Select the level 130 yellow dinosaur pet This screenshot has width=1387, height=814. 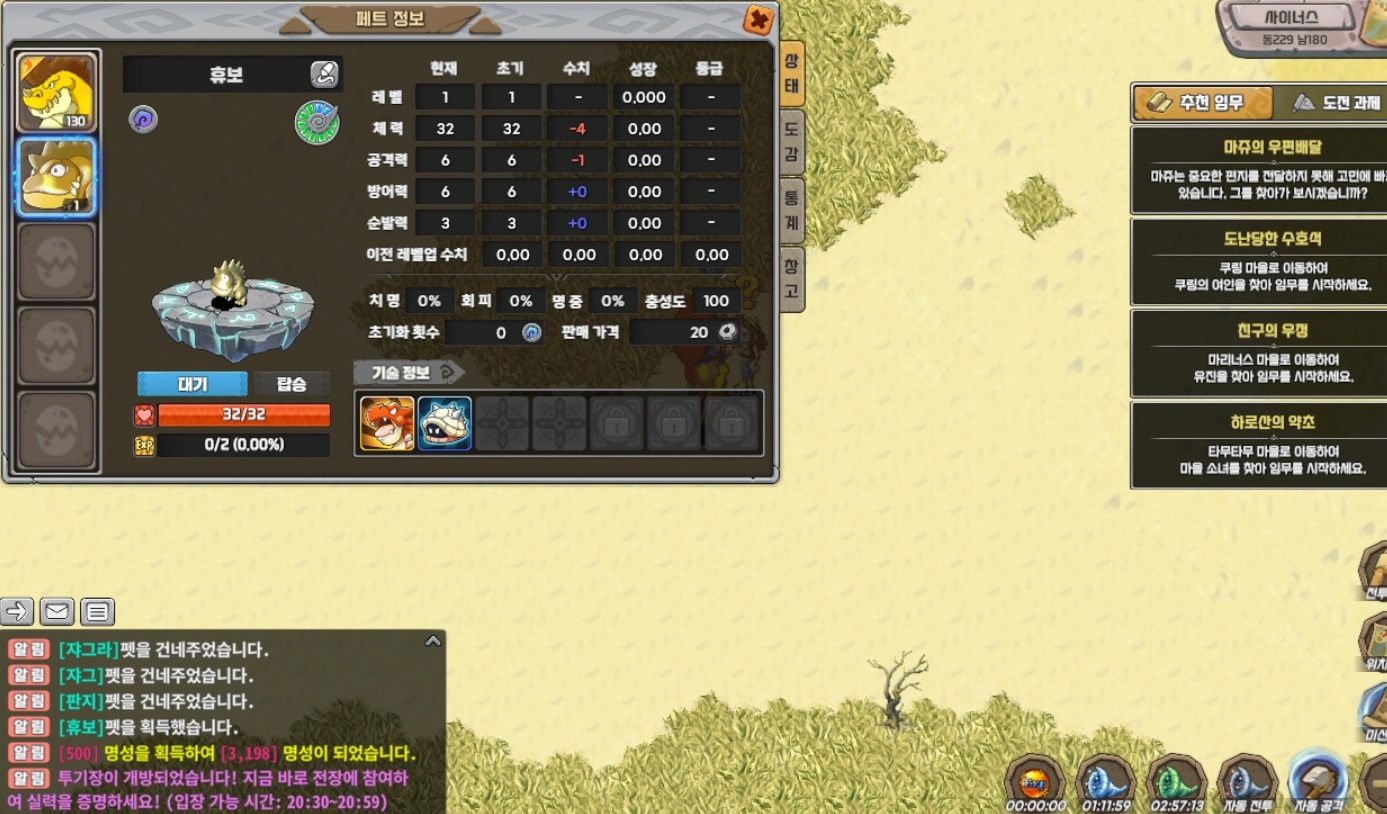pyautogui.click(x=57, y=92)
